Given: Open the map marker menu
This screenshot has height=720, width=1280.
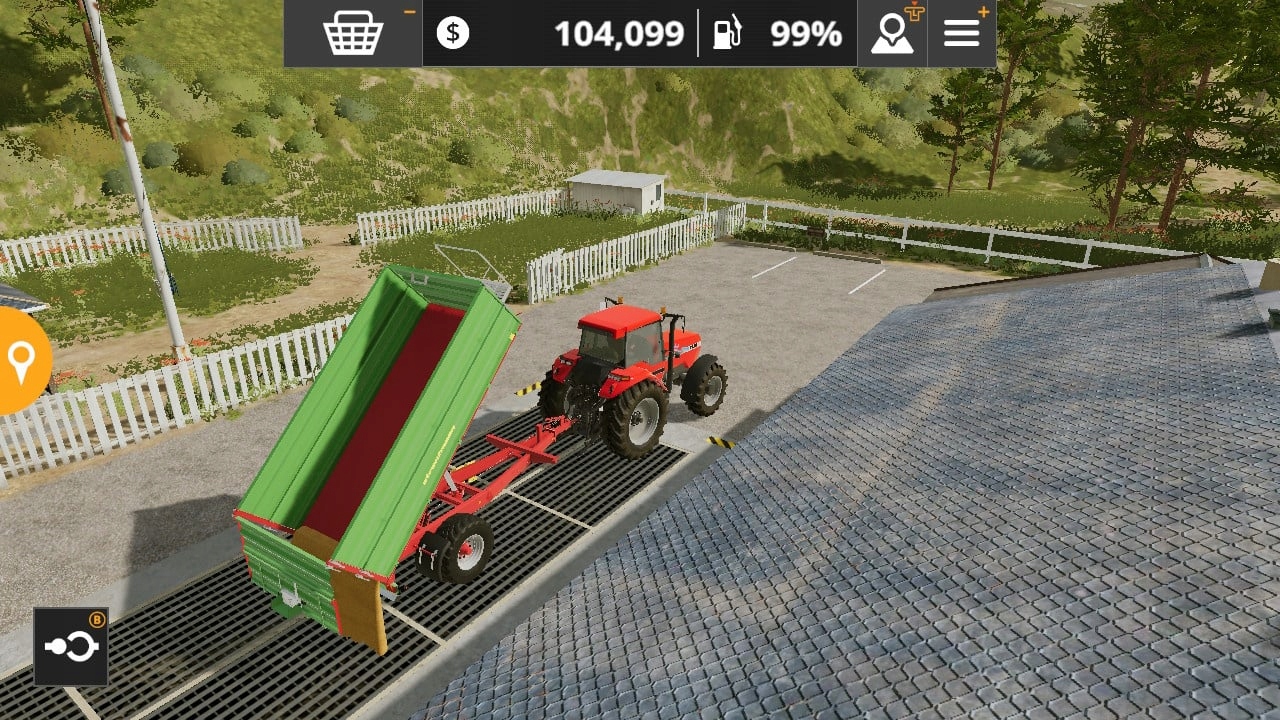Looking at the screenshot, I should coord(892,33).
